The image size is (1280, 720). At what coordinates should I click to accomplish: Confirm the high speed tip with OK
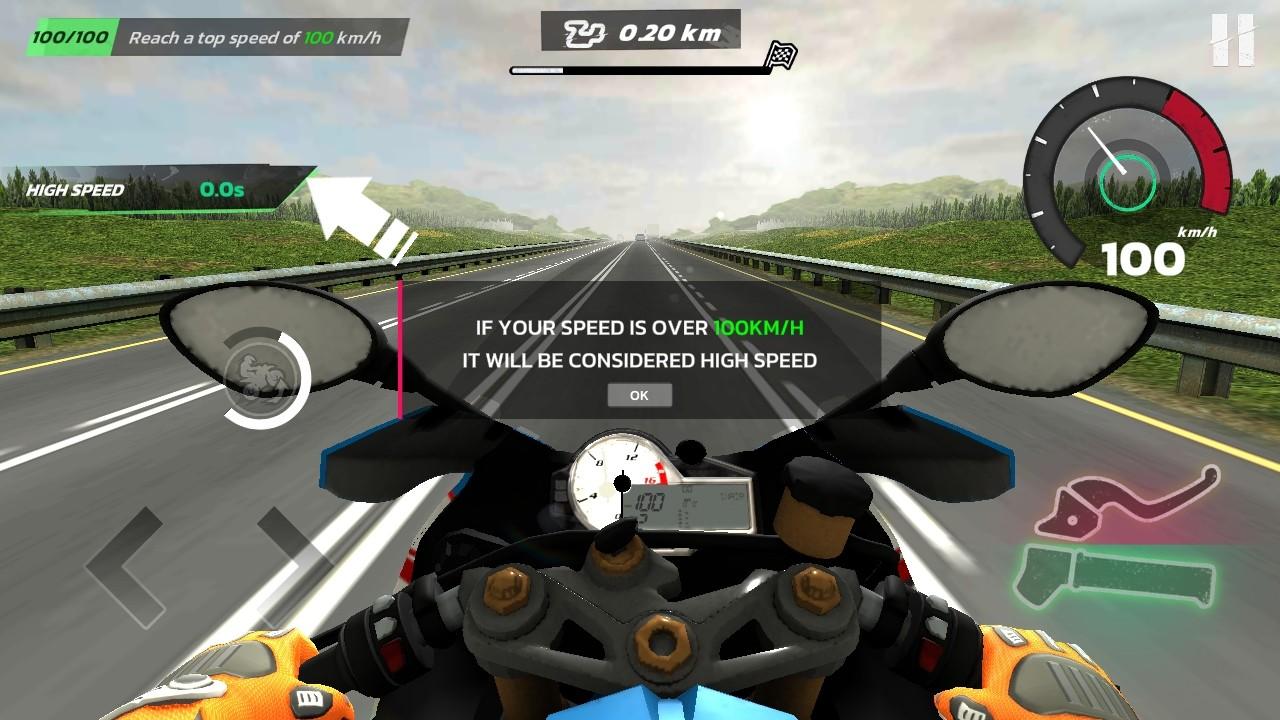tap(639, 395)
